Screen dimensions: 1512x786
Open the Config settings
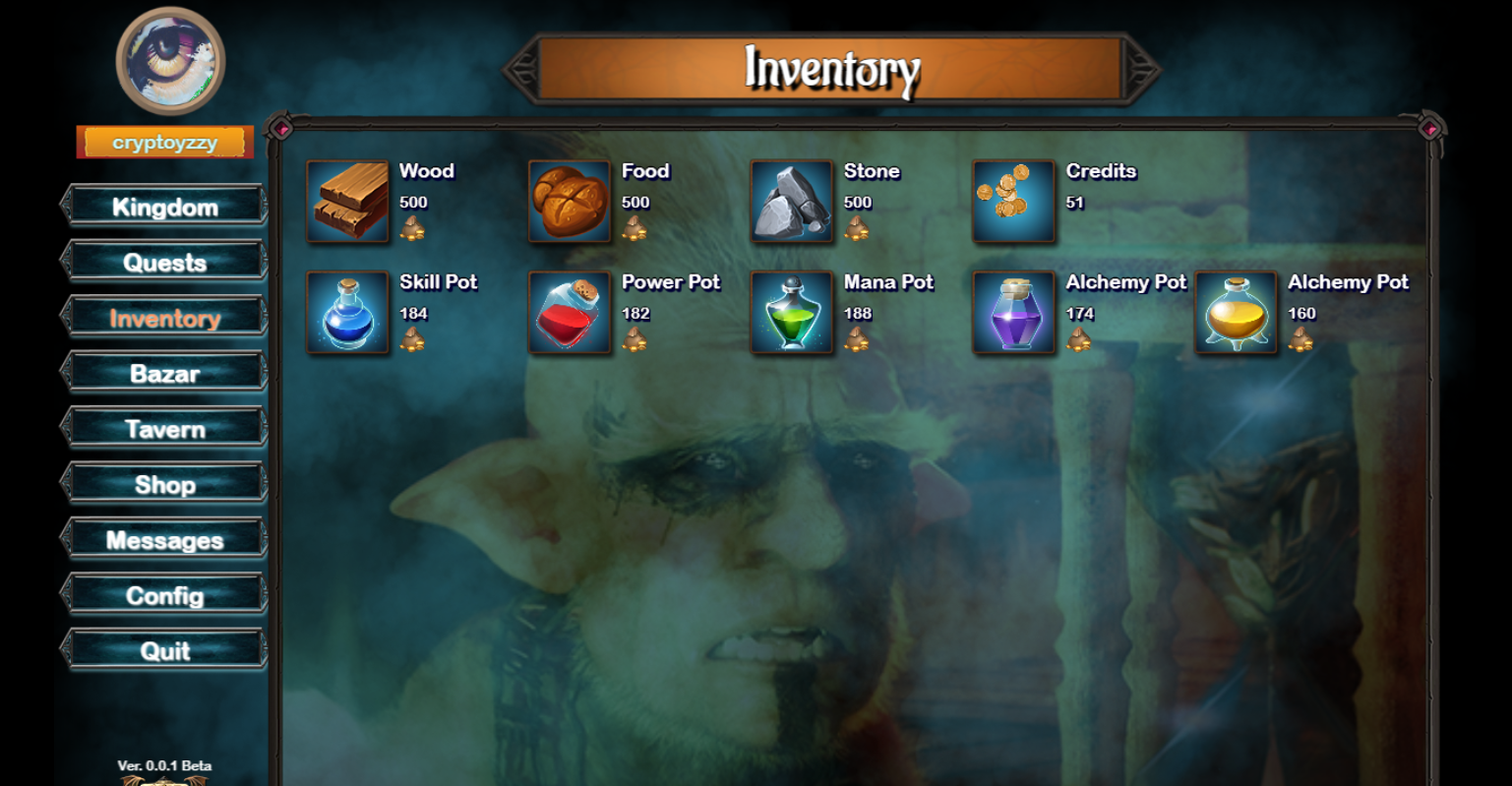coord(165,594)
